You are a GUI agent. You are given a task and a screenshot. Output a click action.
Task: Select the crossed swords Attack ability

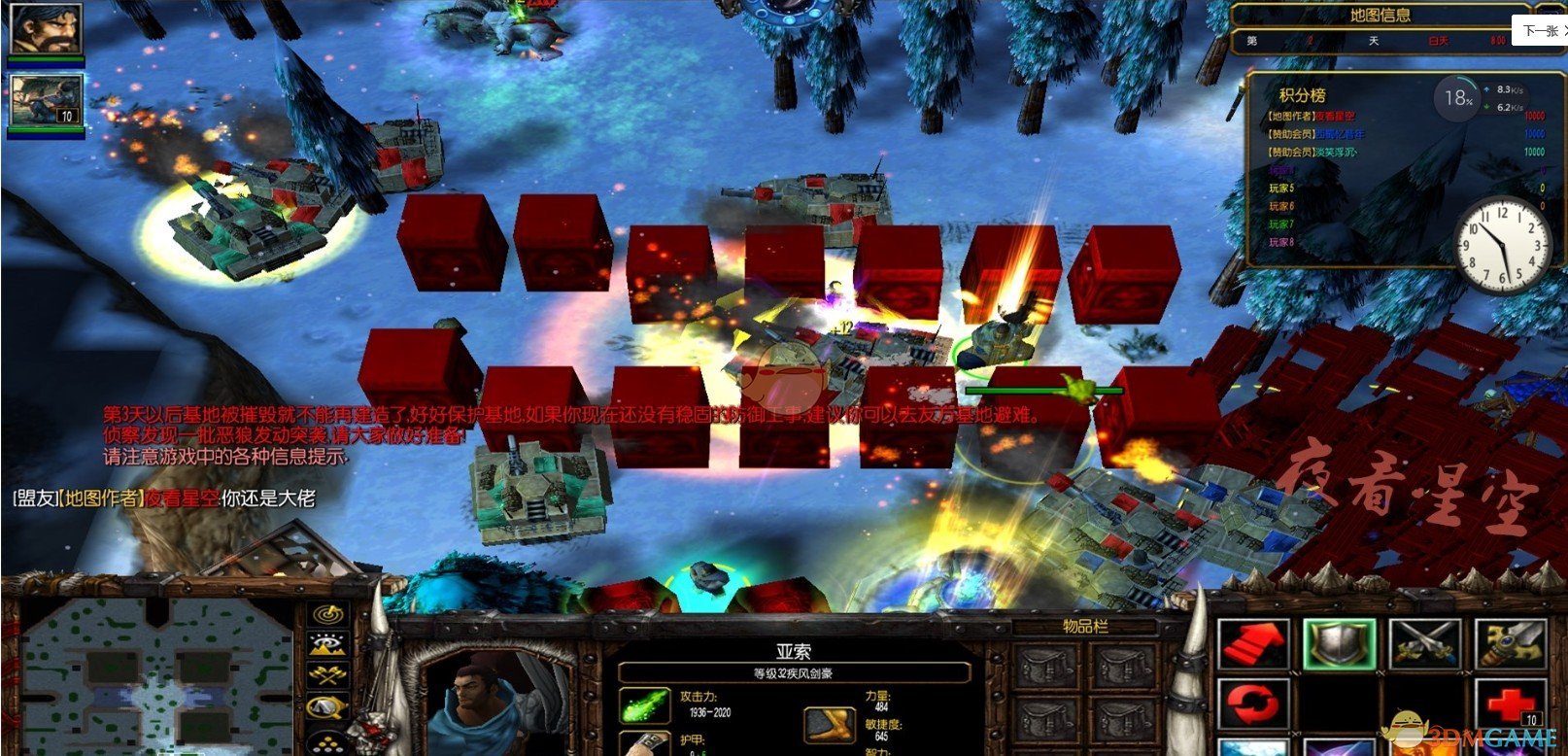[1424, 642]
